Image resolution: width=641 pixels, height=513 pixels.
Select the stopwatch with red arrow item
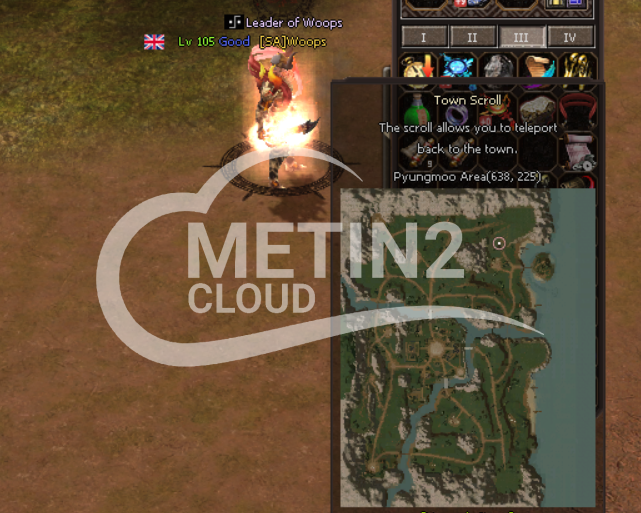coord(417,68)
